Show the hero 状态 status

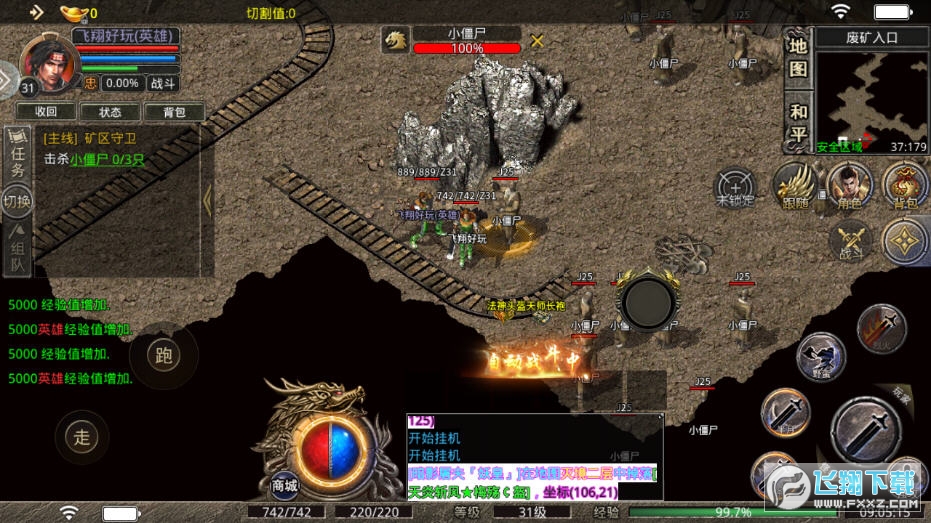click(x=109, y=111)
